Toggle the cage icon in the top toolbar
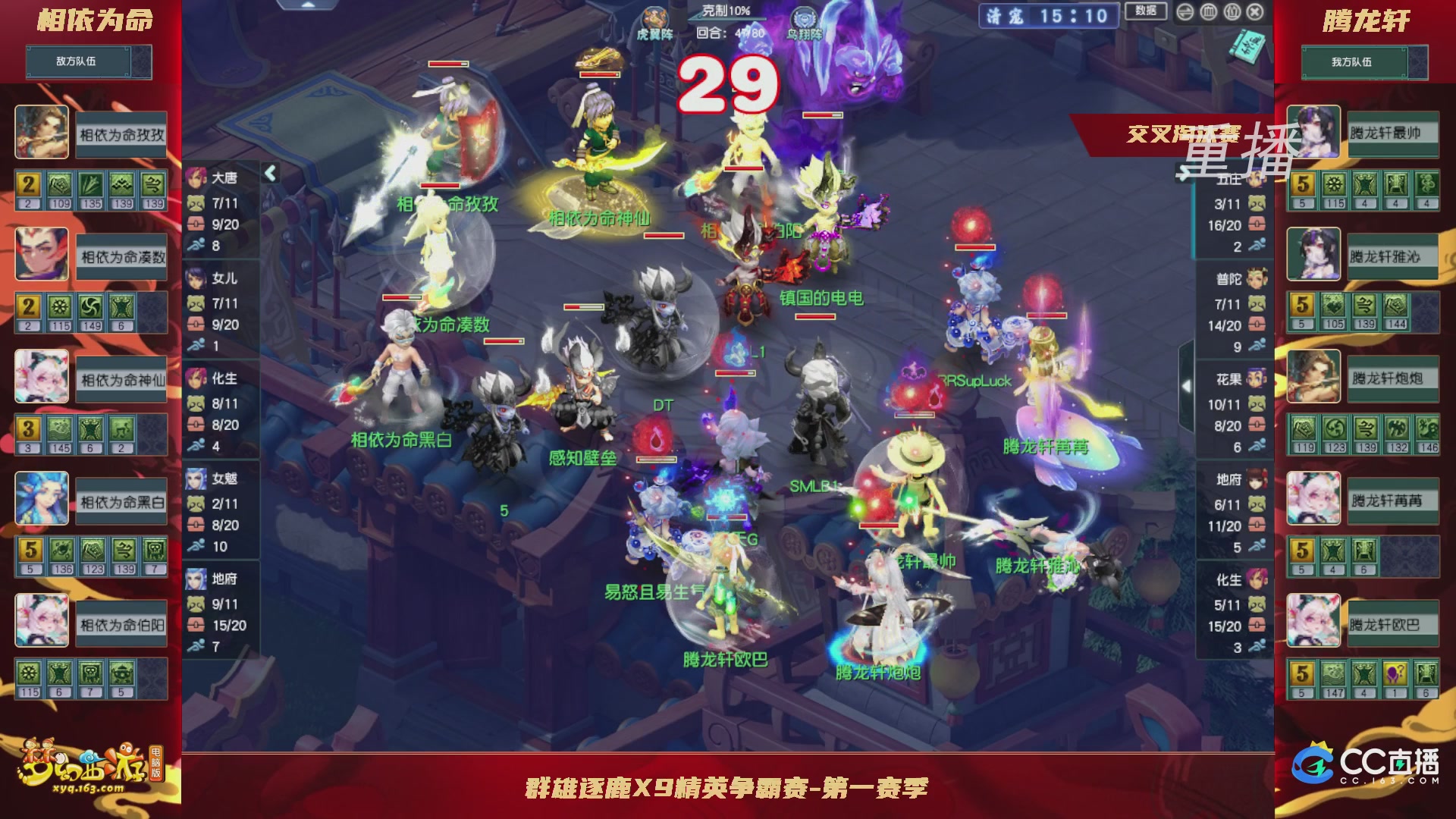1456x819 pixels. point(1207,11)
